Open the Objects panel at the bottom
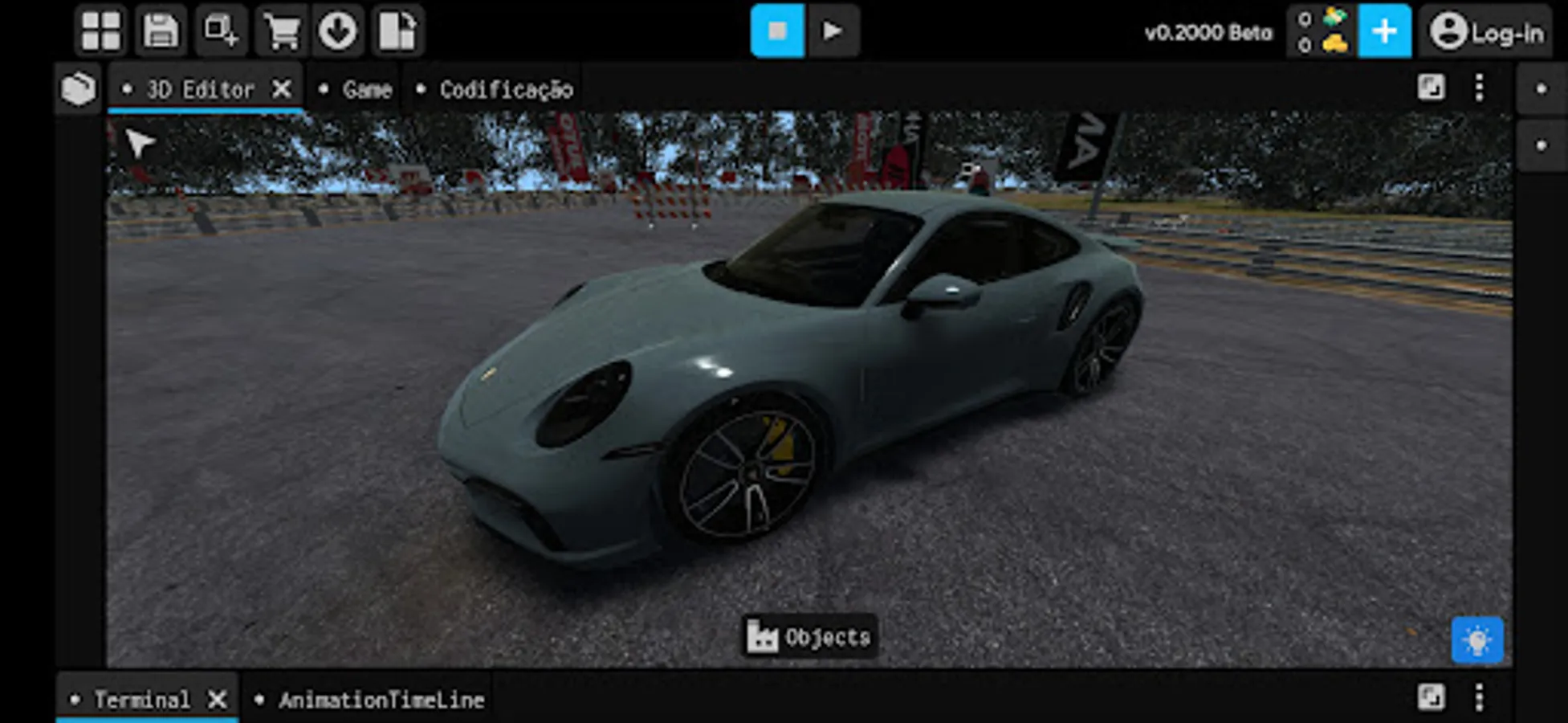Viewport: 1568px width, 723px height. click(809, 639)
